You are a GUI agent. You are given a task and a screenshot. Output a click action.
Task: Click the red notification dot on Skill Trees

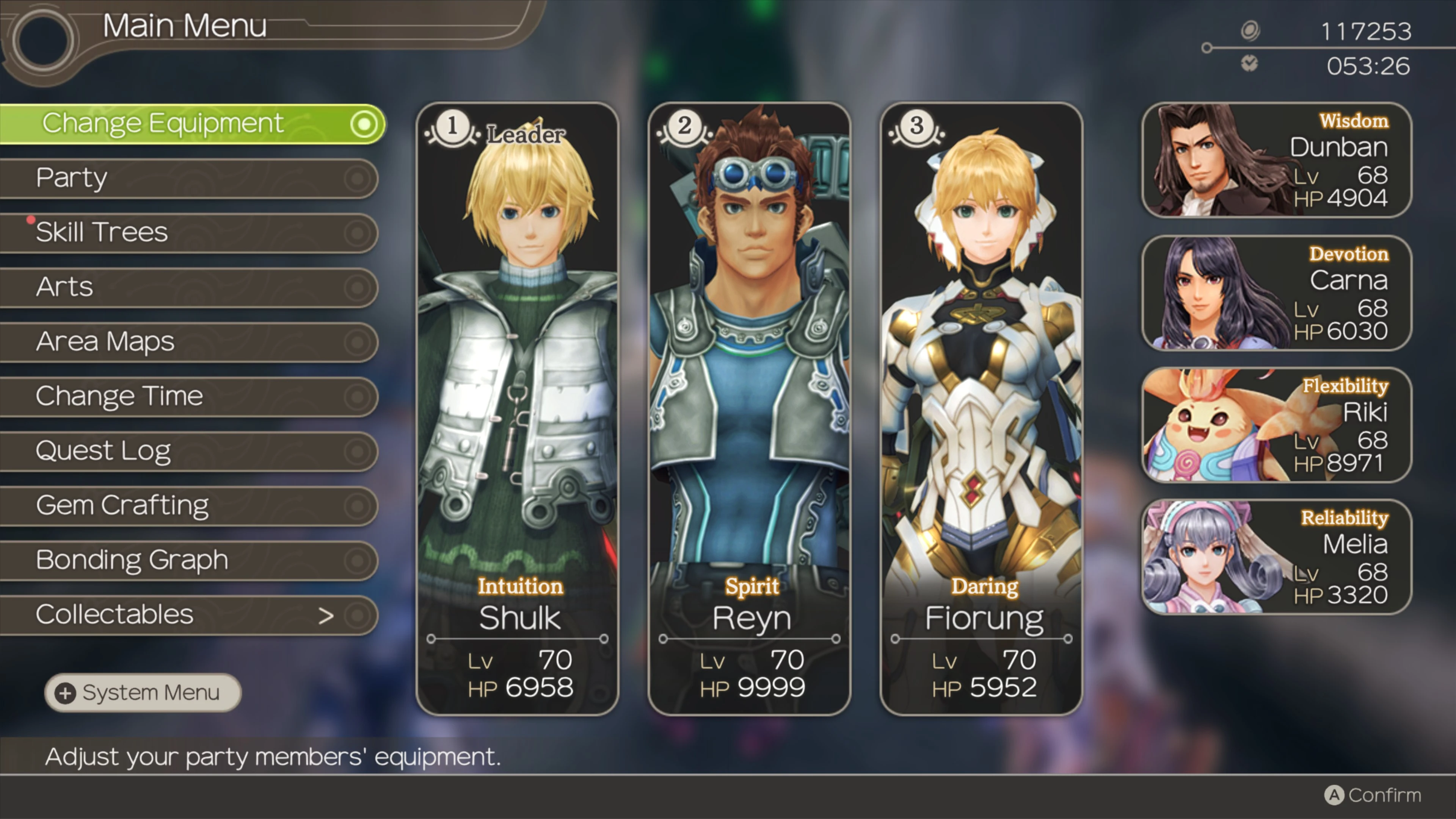pos(31,220)
